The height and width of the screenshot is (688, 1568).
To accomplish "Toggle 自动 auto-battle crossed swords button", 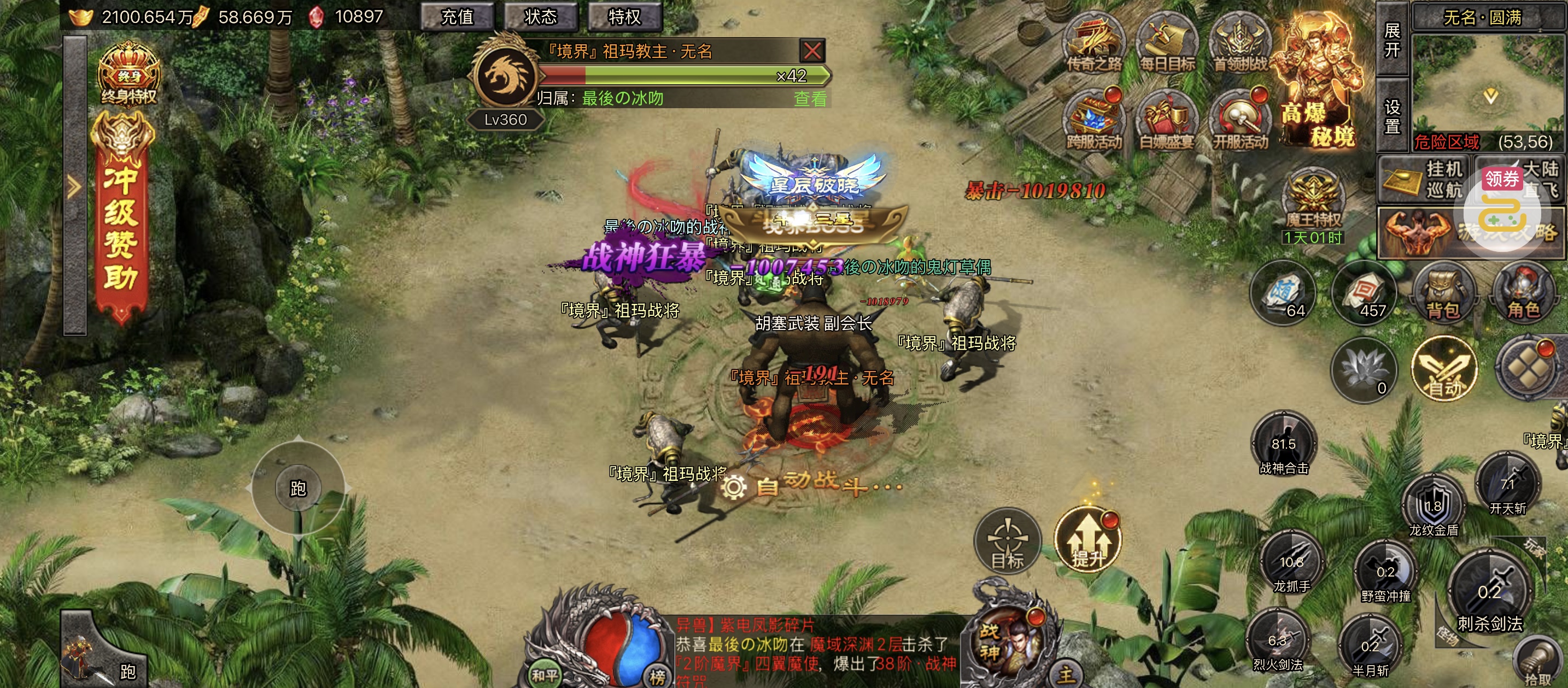I will coord(1444,369).
